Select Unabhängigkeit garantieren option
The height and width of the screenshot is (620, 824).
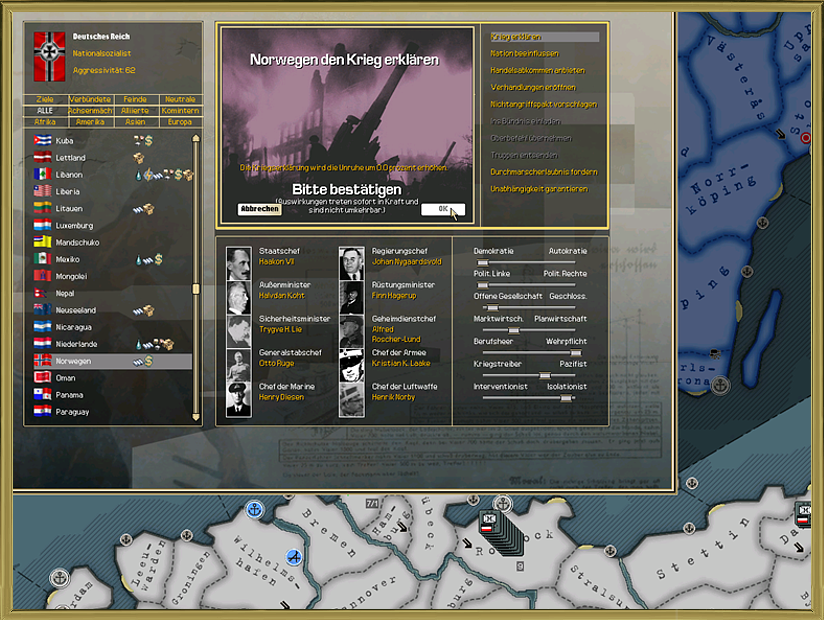pos(539,189)
